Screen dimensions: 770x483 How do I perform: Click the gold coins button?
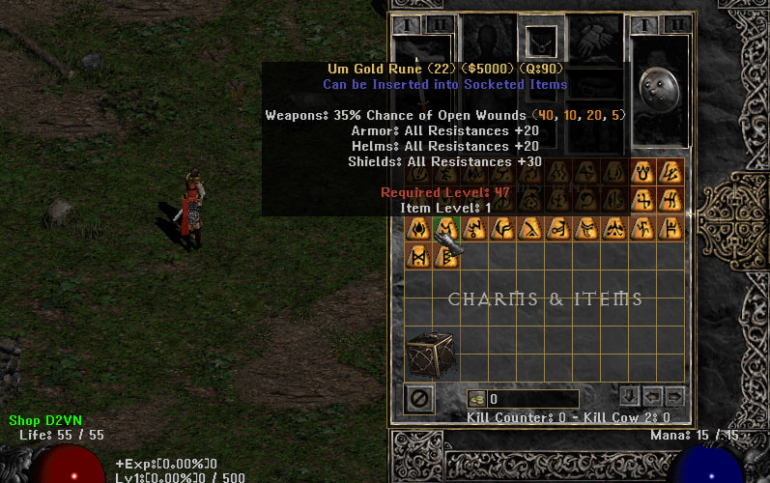pyautogui.click(x=476, y=399)
